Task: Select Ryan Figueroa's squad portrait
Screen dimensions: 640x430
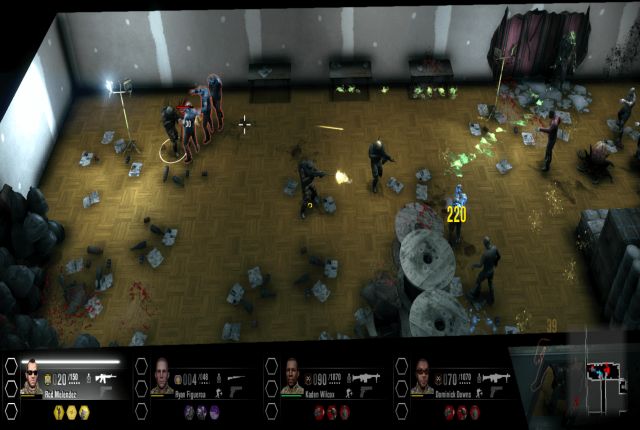Action: point(163,376)
